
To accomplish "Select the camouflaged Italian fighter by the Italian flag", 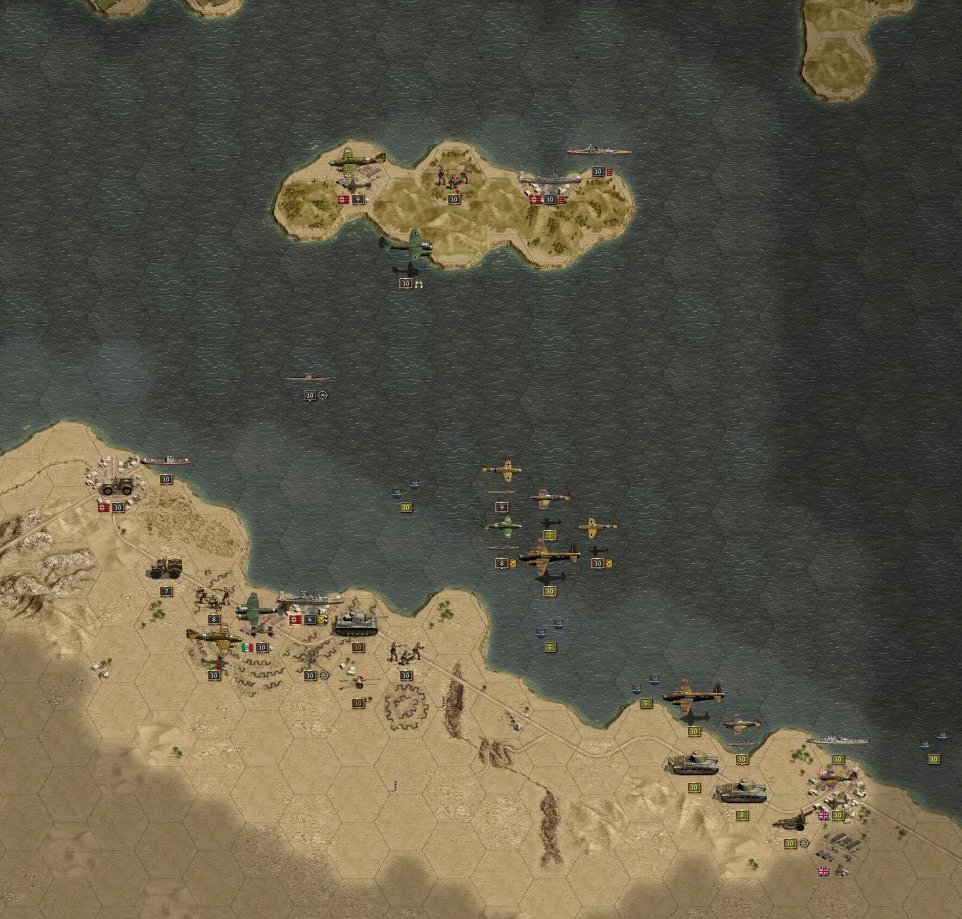I will [x=214, y=636].
